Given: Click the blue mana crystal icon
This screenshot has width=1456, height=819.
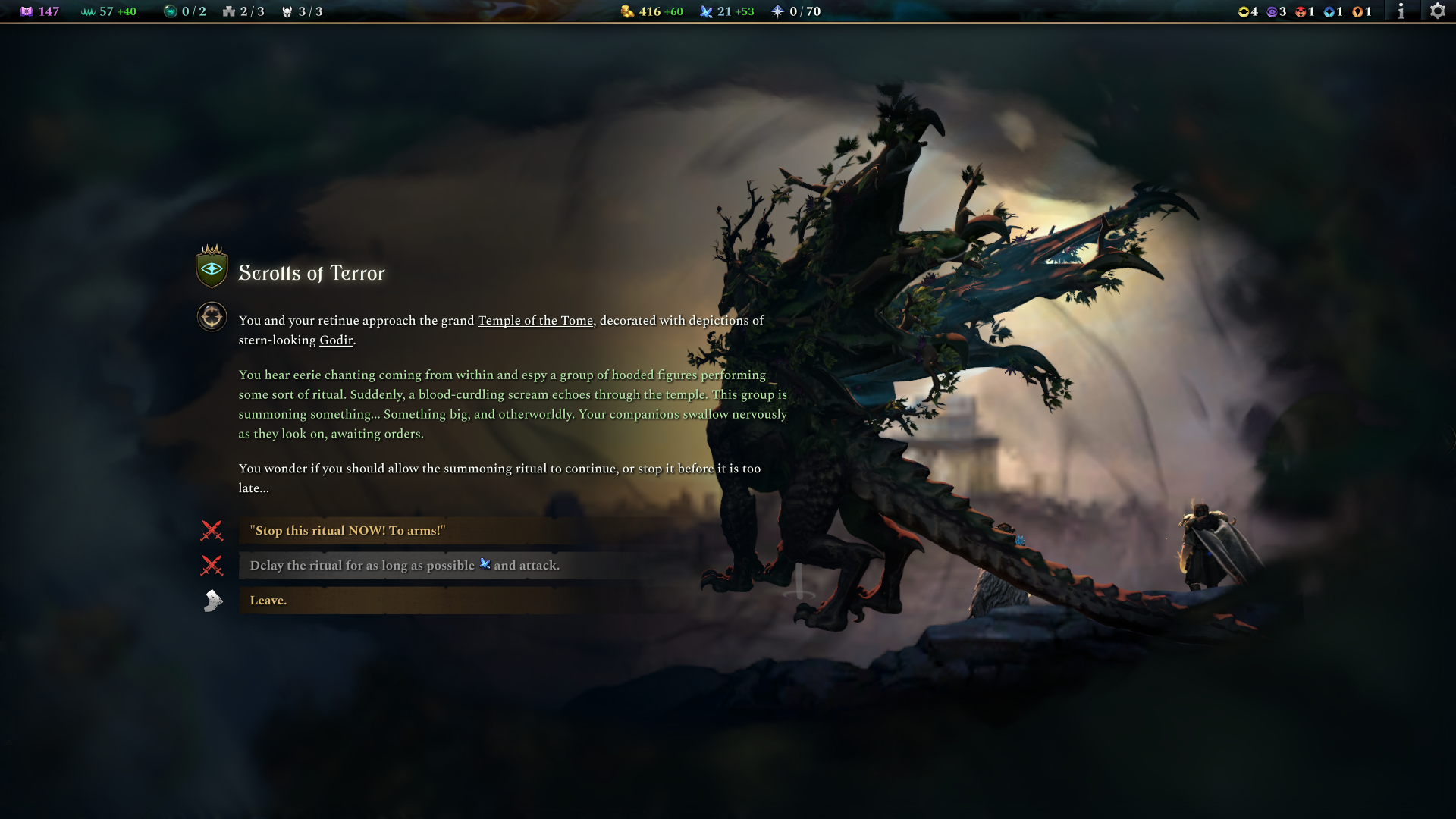Looking at the screenshot, I should 705,11.
